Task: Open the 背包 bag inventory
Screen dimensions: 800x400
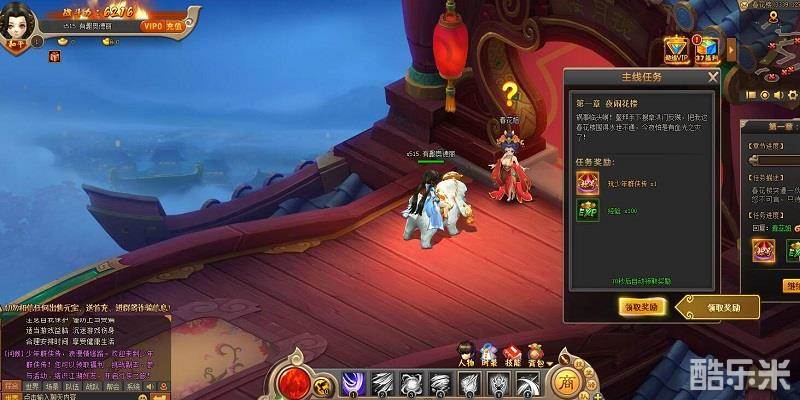Action: (535, 354)
